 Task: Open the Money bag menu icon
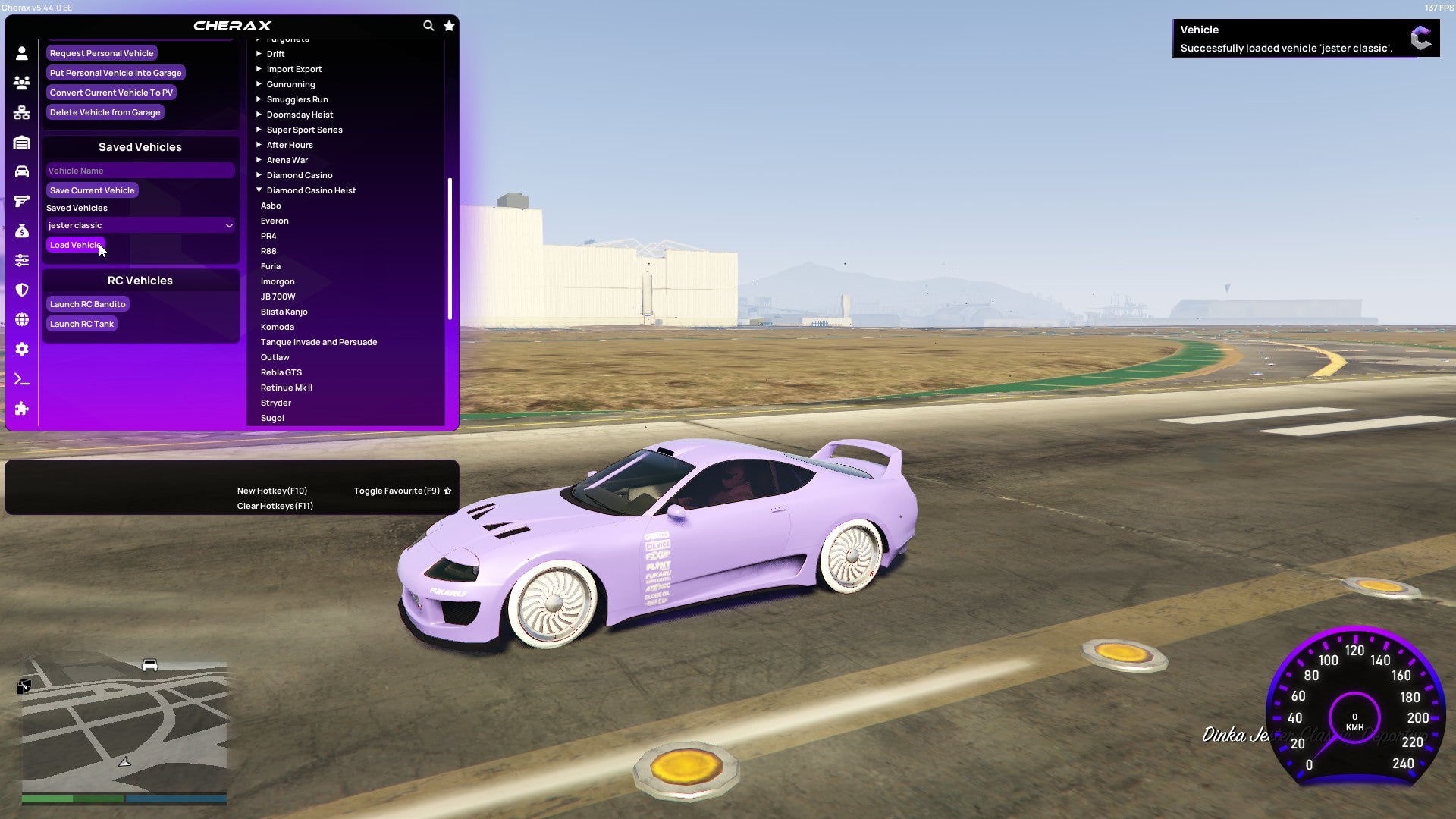22,230
